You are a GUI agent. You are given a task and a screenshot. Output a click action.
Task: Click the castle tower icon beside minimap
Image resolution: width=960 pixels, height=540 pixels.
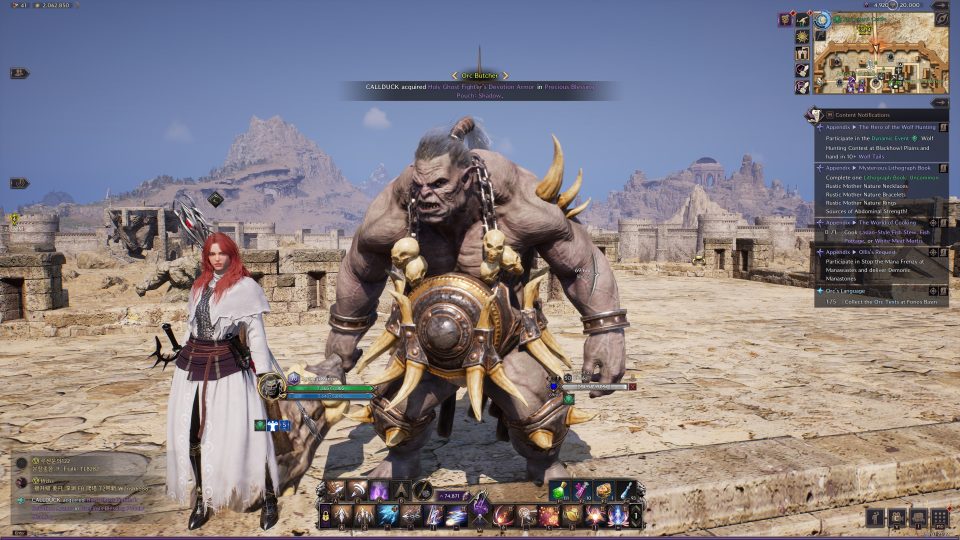[802, 53]
